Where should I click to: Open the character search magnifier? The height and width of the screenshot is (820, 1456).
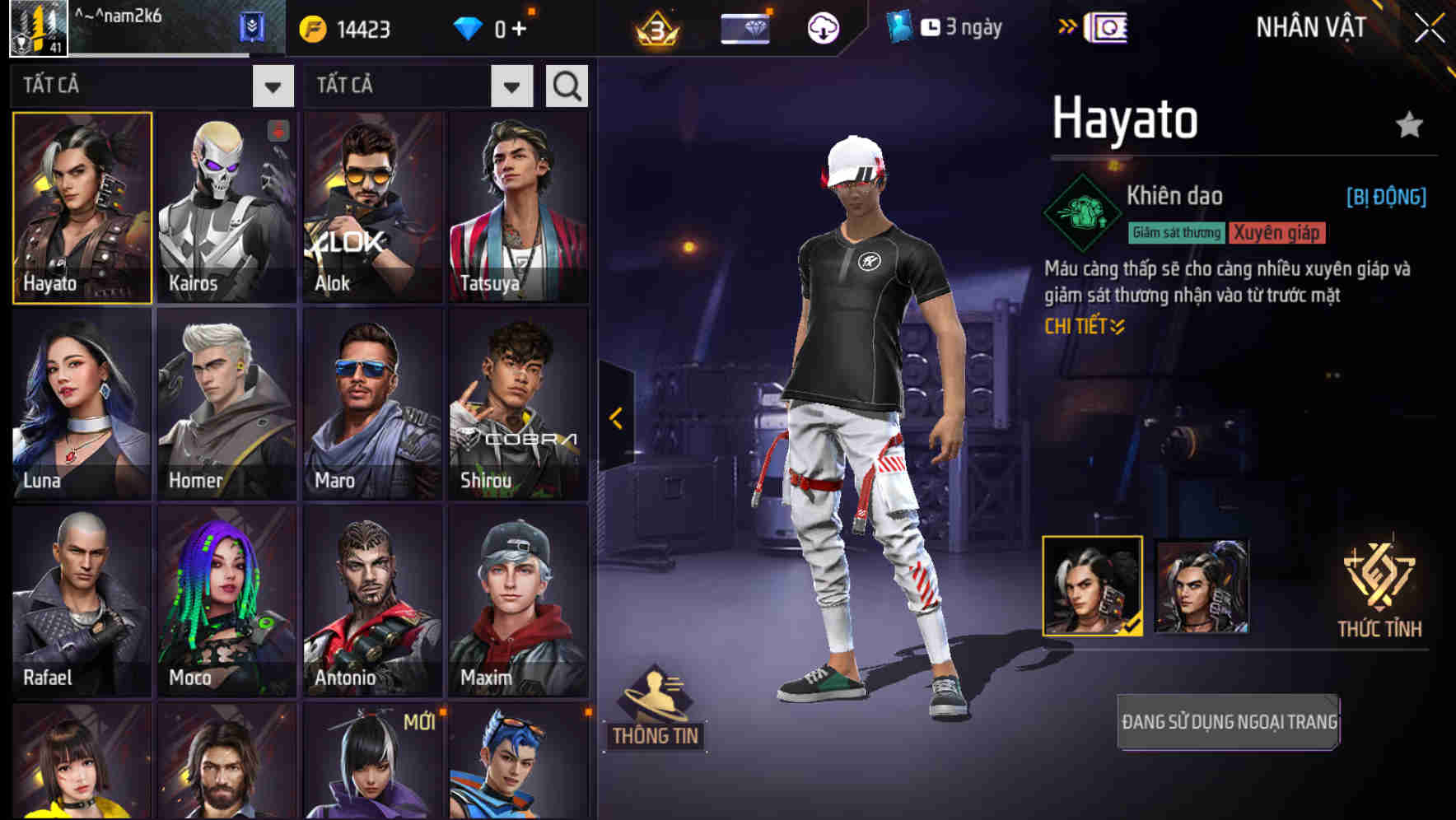(567, 85)
